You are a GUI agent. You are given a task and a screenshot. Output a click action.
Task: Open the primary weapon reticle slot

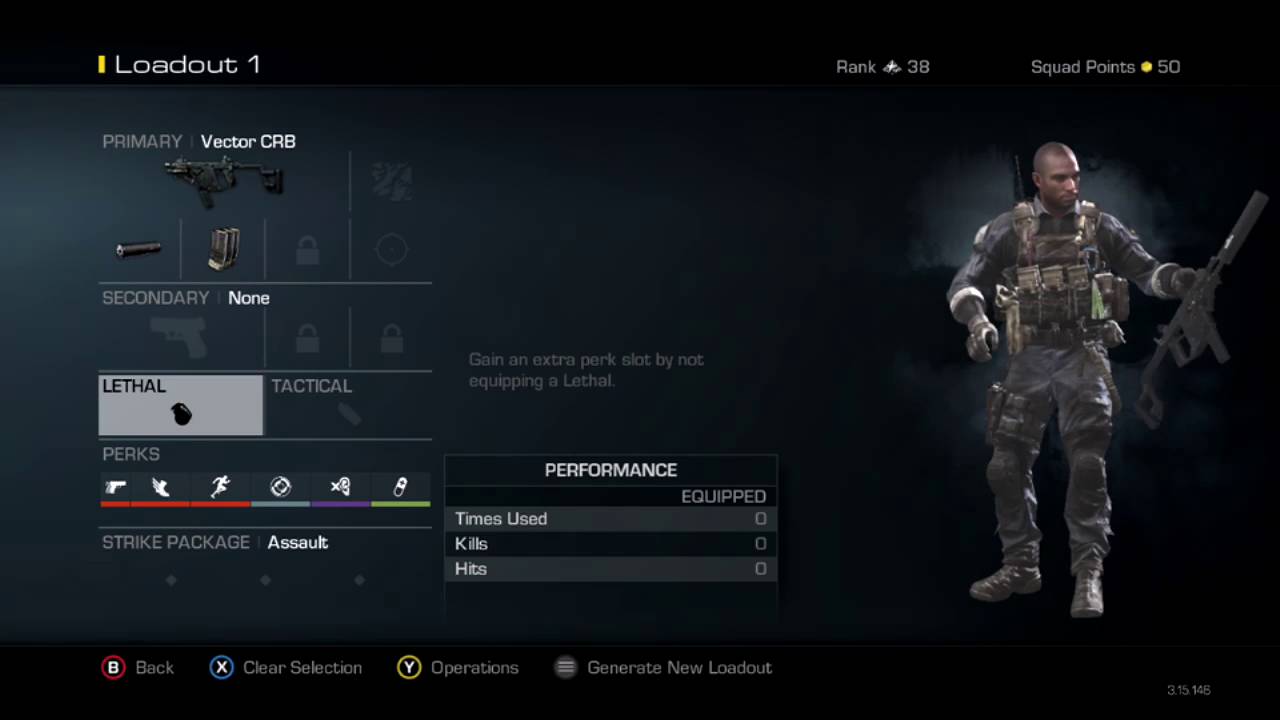[x=391, y=249]
